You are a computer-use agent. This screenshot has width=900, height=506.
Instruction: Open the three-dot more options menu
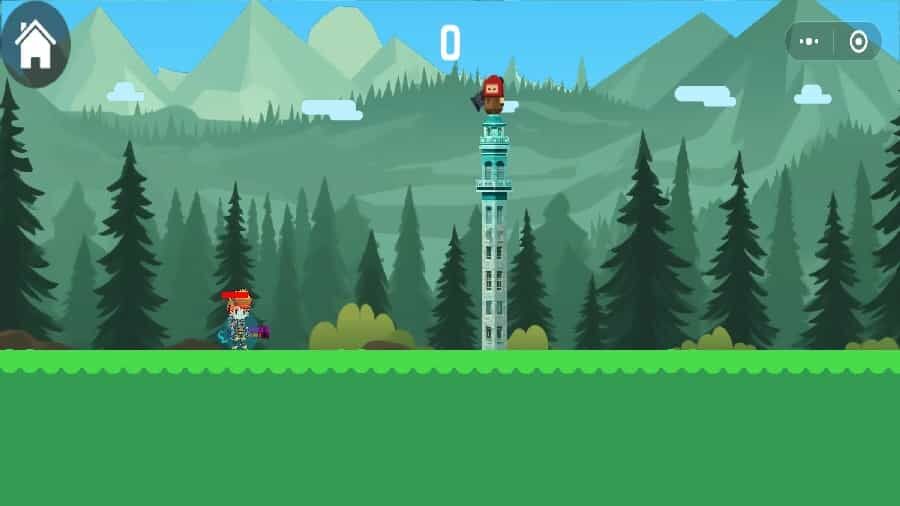pos(810,42)
